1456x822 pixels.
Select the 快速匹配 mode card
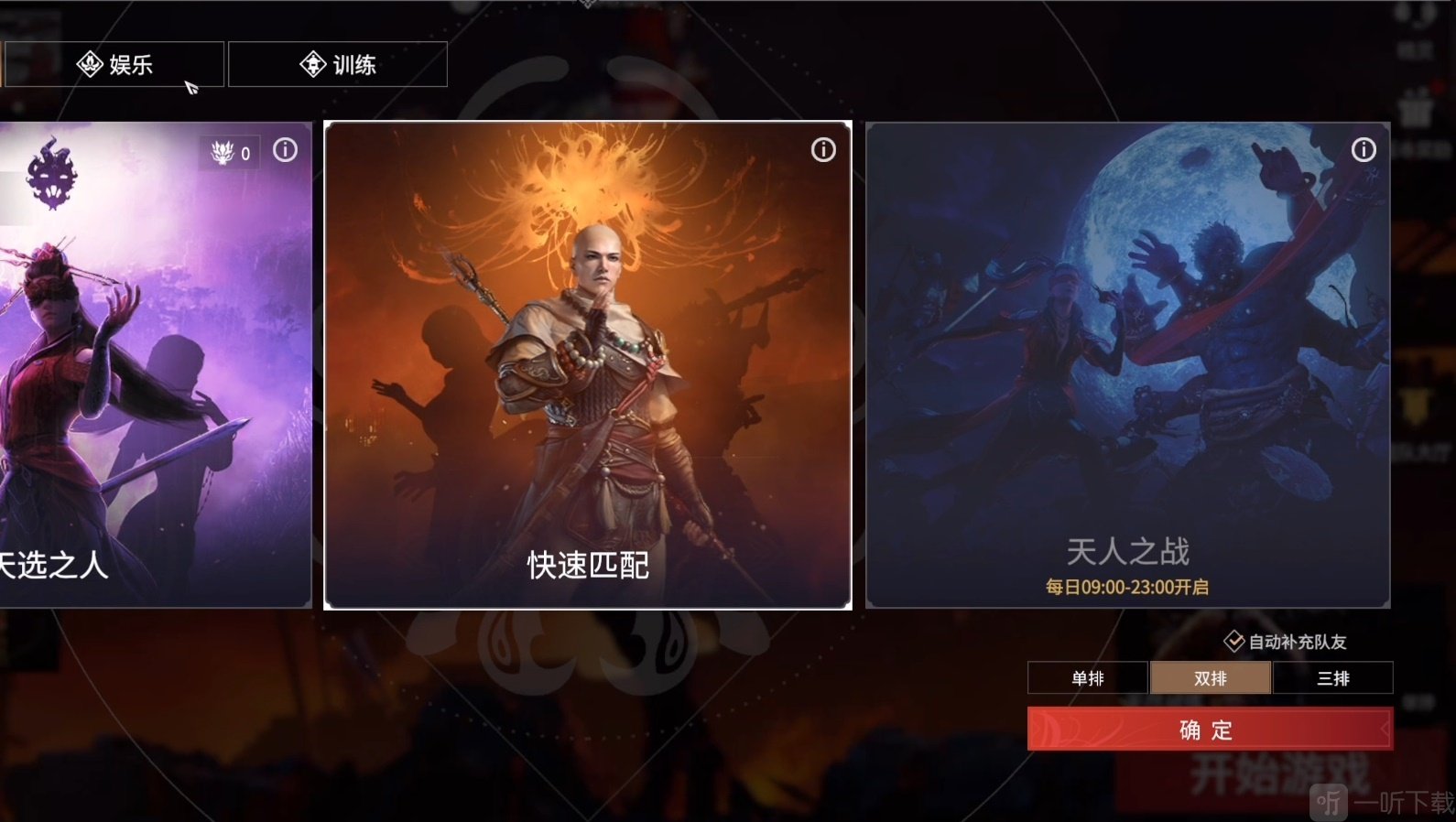587,366
